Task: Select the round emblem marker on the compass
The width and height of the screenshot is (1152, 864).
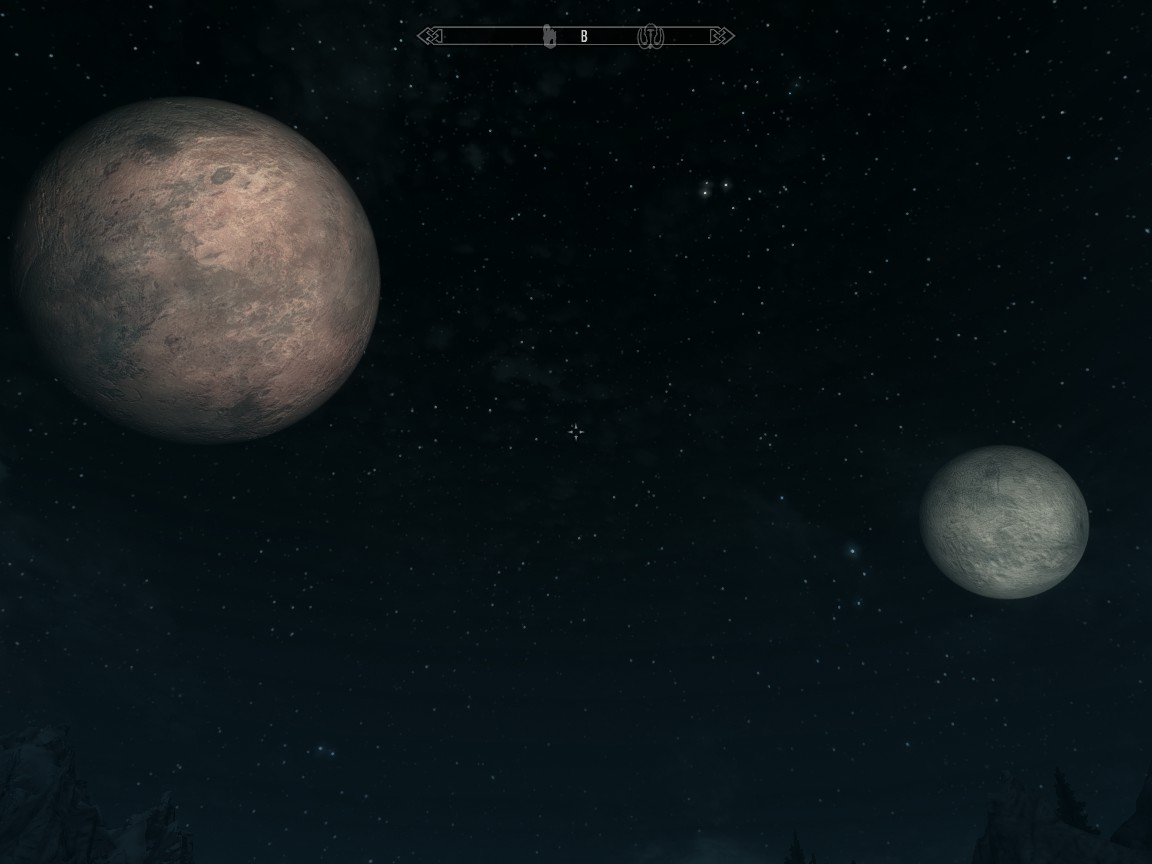Action: (649, 37)
